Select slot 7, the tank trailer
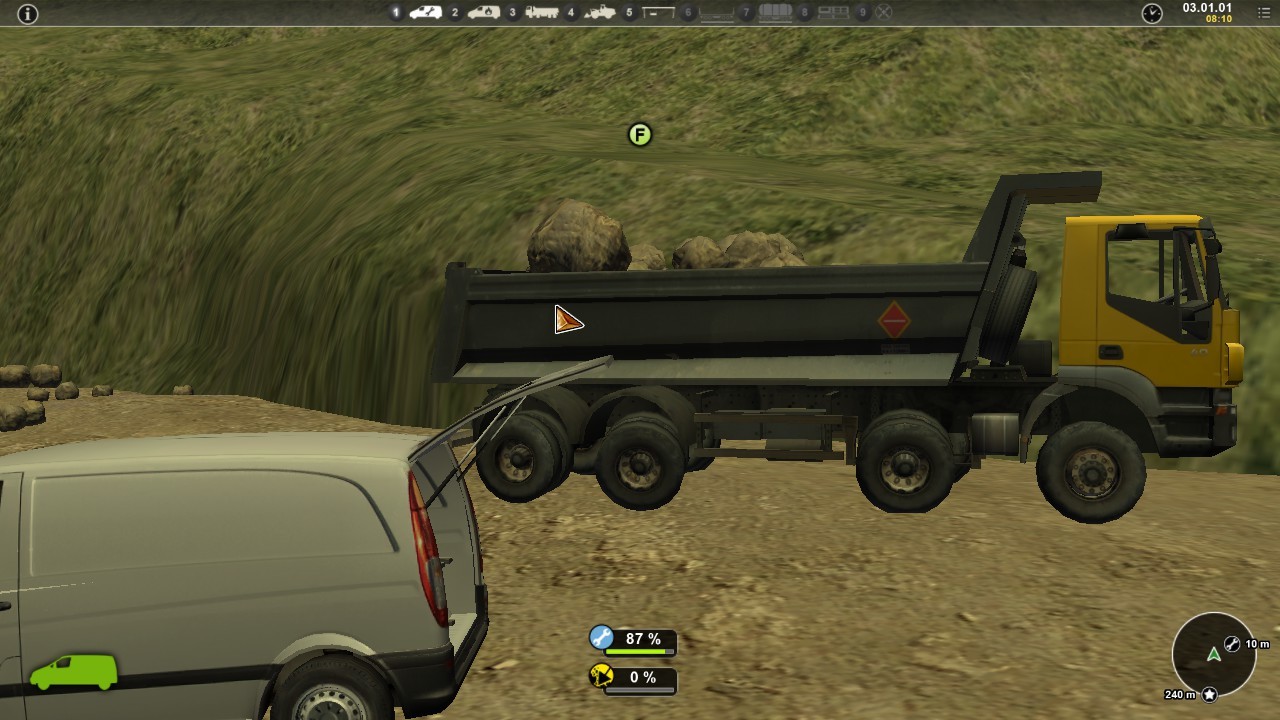 (x=775, y=13)
